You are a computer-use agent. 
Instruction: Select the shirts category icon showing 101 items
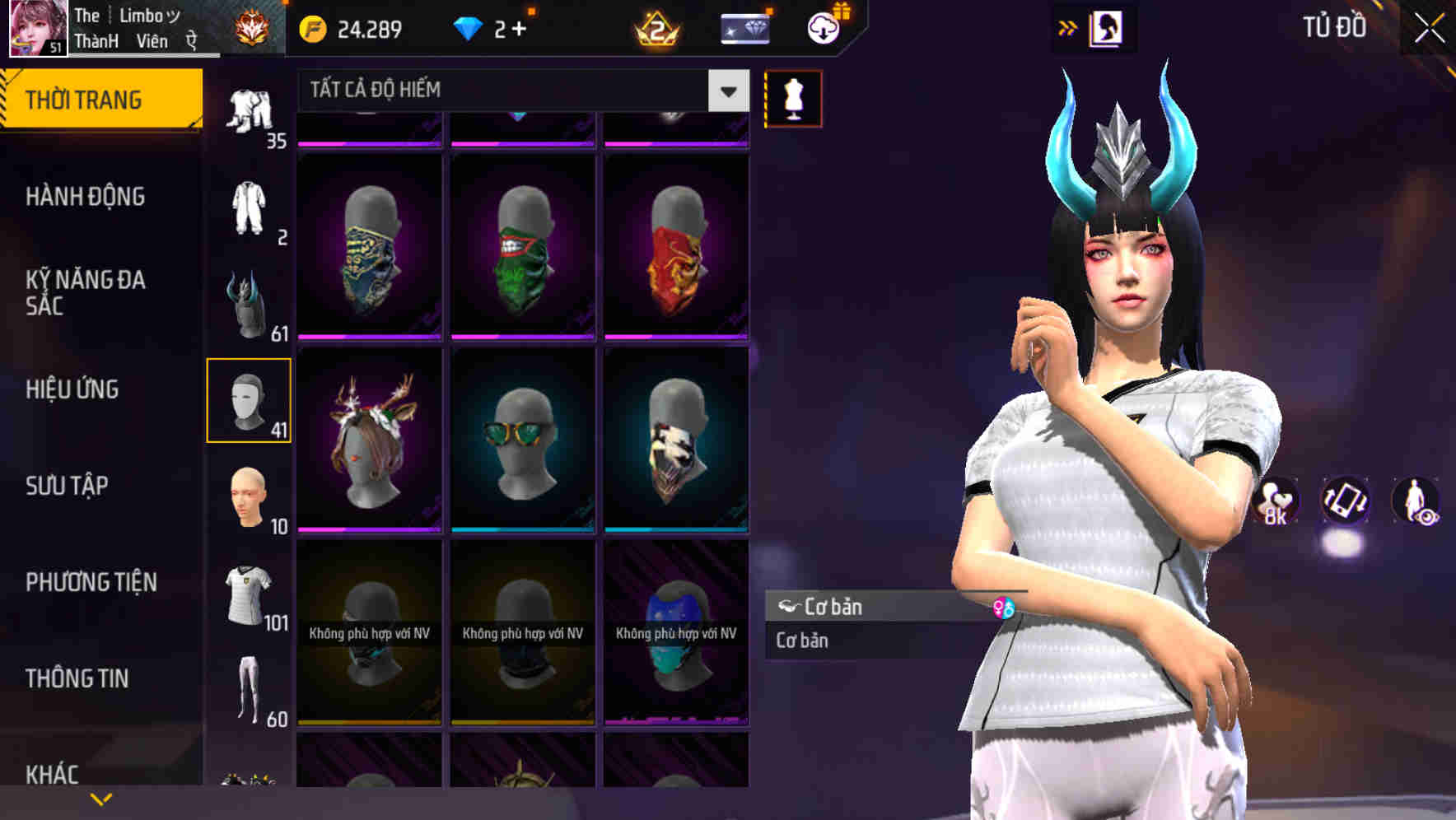tap(249, 594)
